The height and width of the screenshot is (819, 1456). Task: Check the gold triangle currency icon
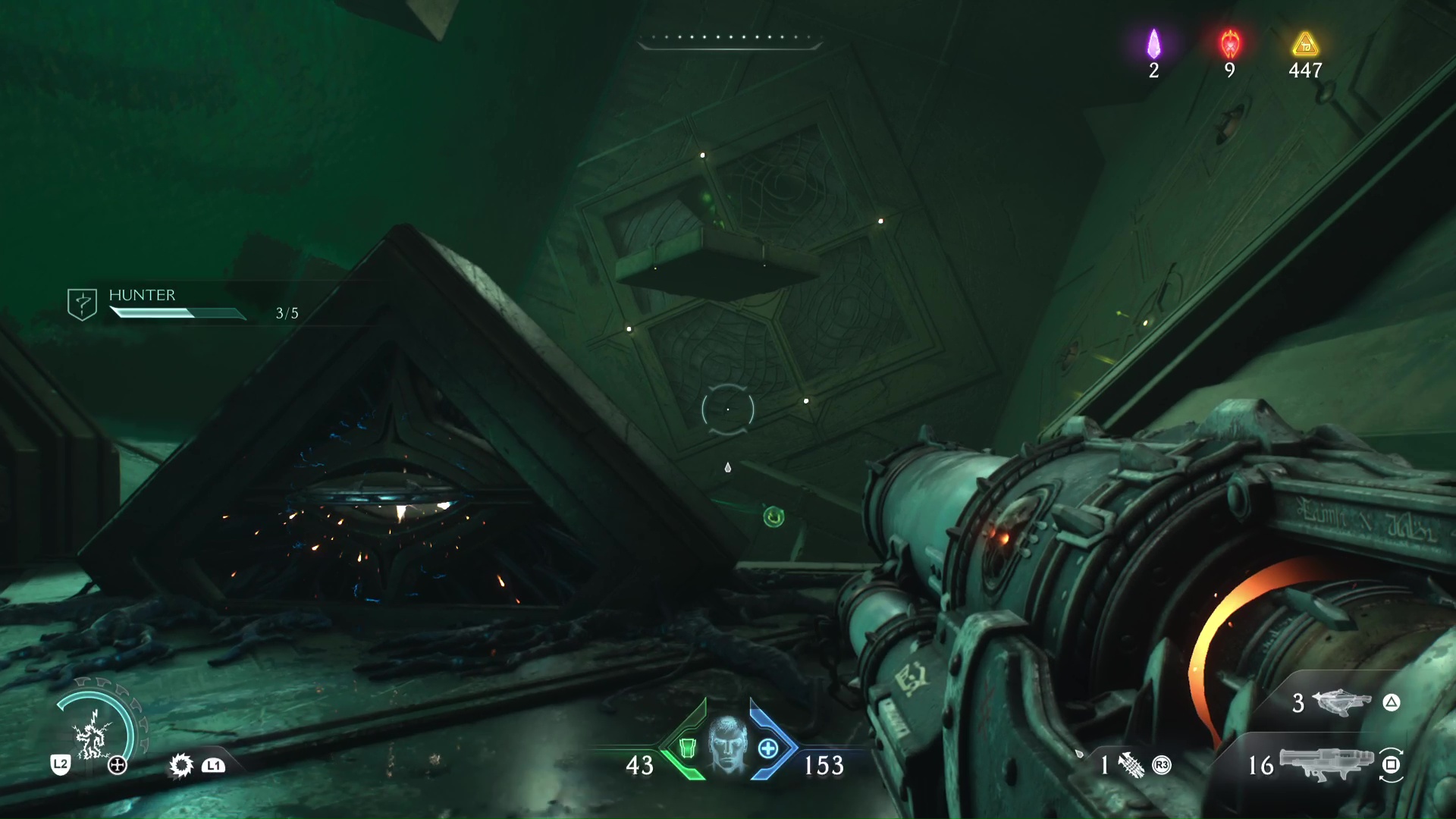pyautogui.click(x=1305, y=45)
